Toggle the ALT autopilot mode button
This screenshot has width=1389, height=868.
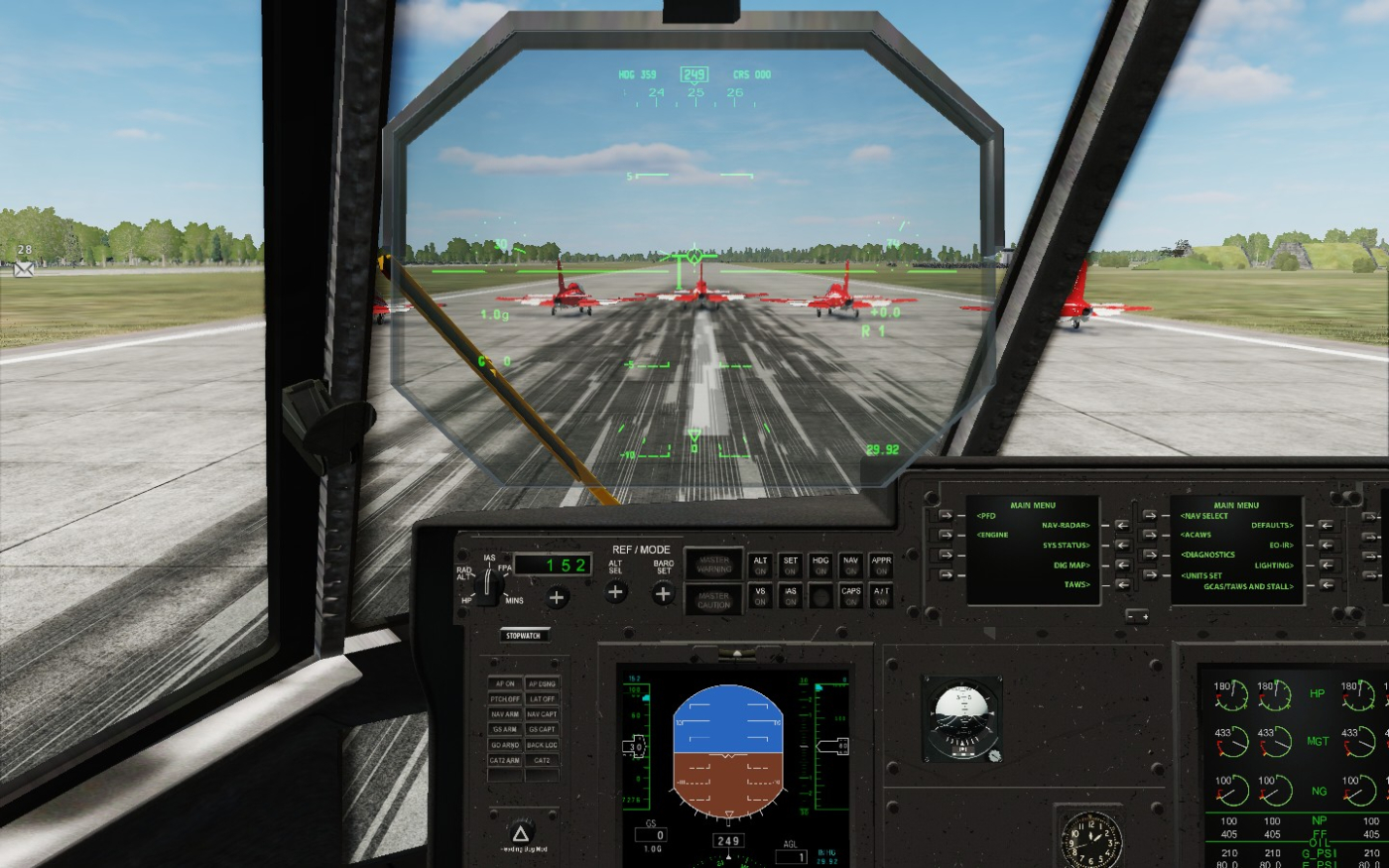point(760,565)
